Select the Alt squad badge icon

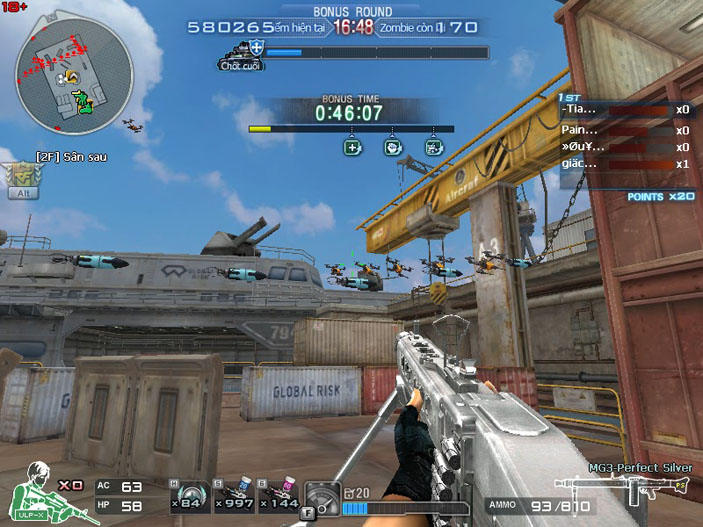(20, 180)
